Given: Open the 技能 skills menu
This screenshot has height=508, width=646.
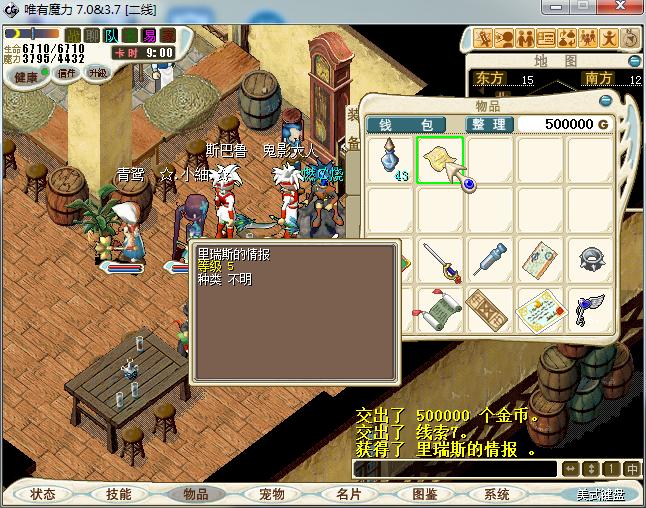Looking at the screenshot, I should [118, 494].
